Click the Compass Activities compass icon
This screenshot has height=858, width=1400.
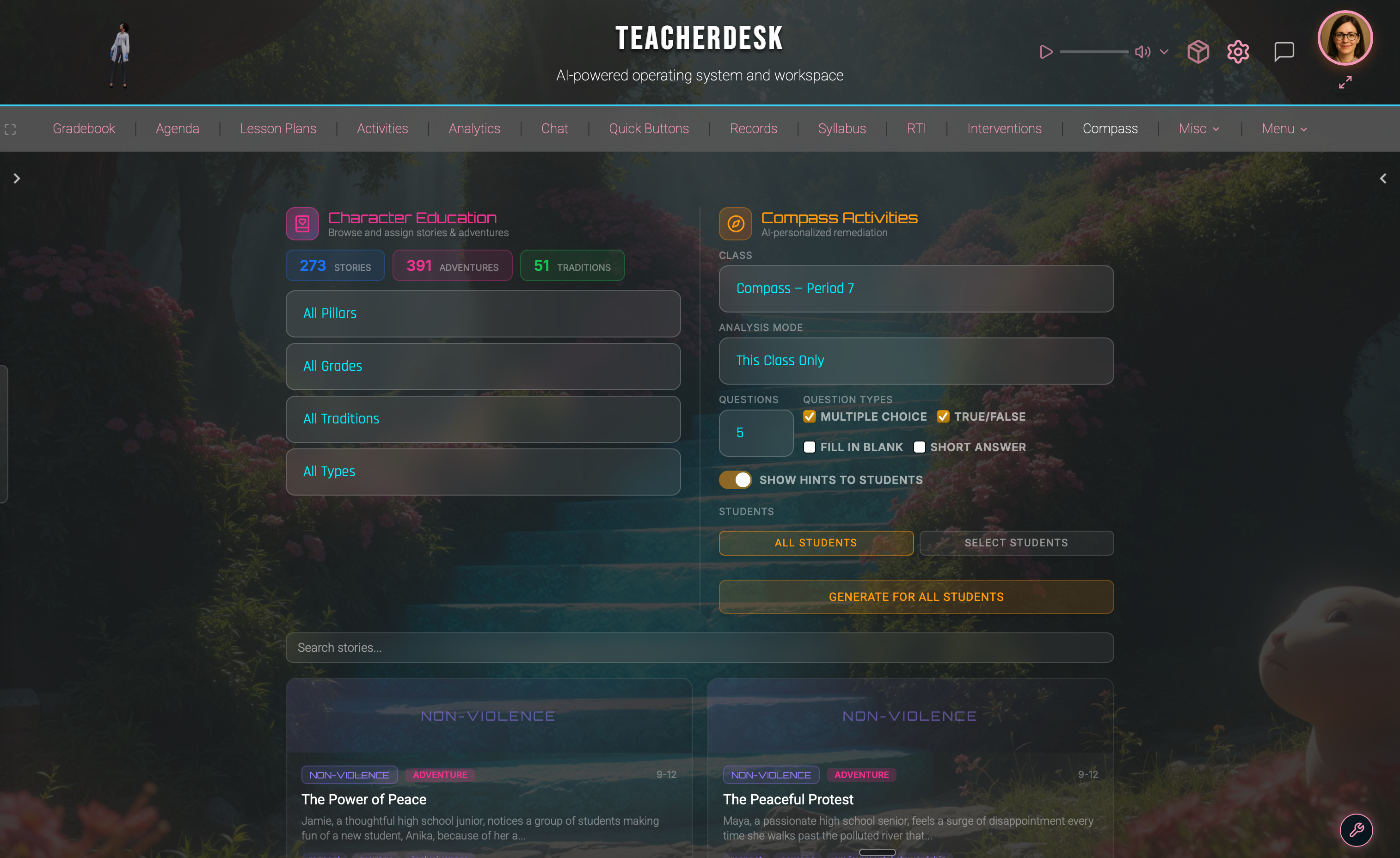(735, 223)
